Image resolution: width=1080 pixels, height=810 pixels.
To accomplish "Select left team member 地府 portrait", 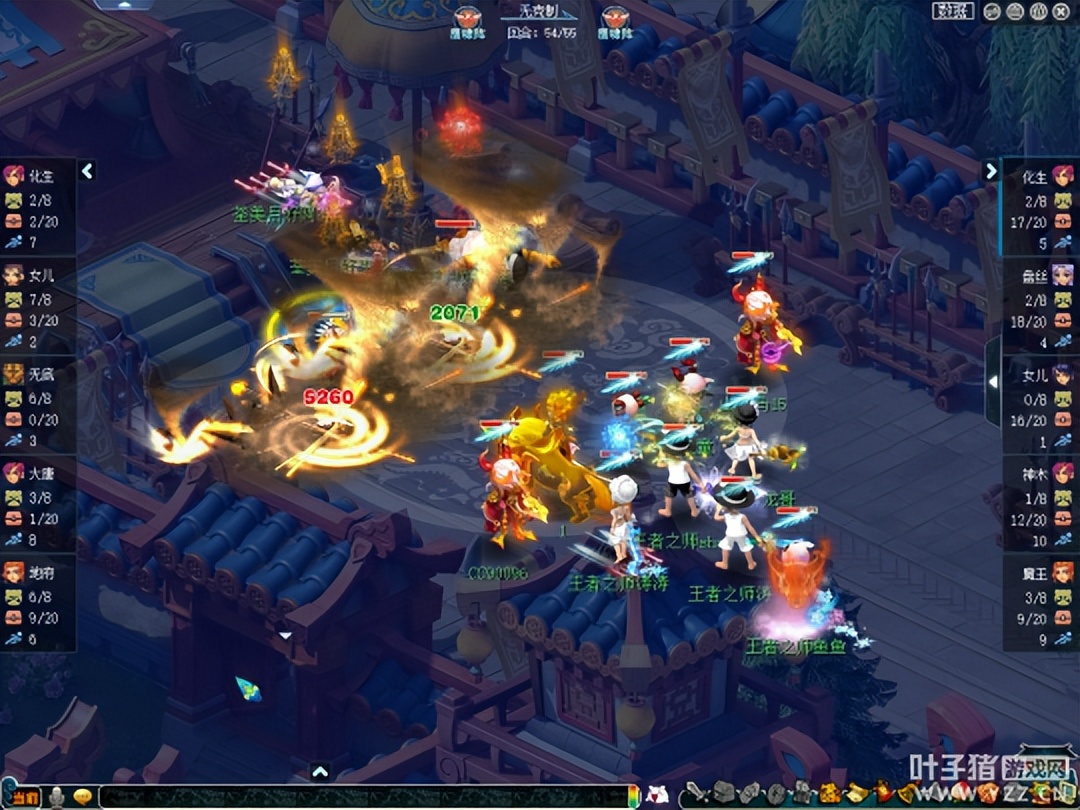I will point(14,572).
